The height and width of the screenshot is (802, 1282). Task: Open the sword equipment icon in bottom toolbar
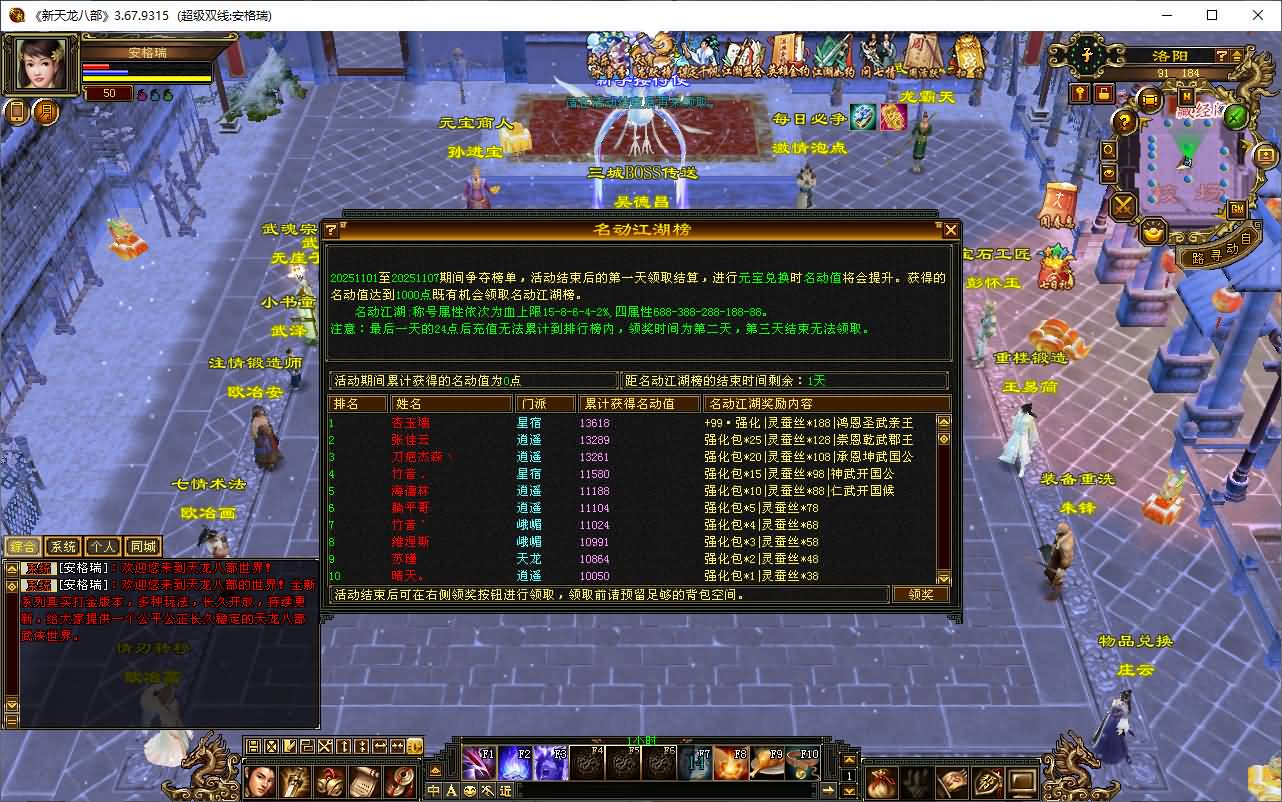pyautogui.click(x=295, y=782)
